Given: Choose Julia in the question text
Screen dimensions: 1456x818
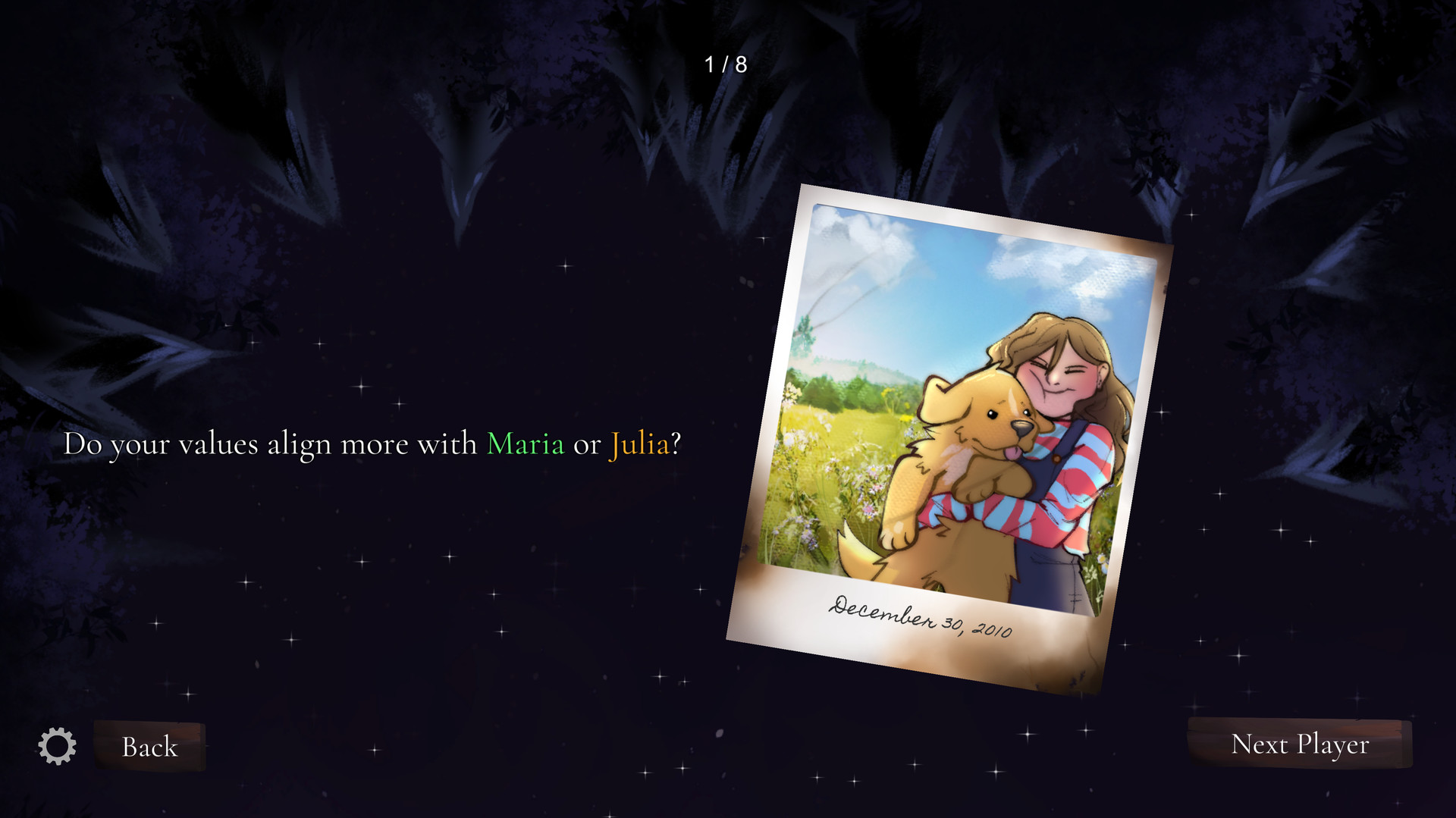Looking at the screenshot, I should pos(639,444).
